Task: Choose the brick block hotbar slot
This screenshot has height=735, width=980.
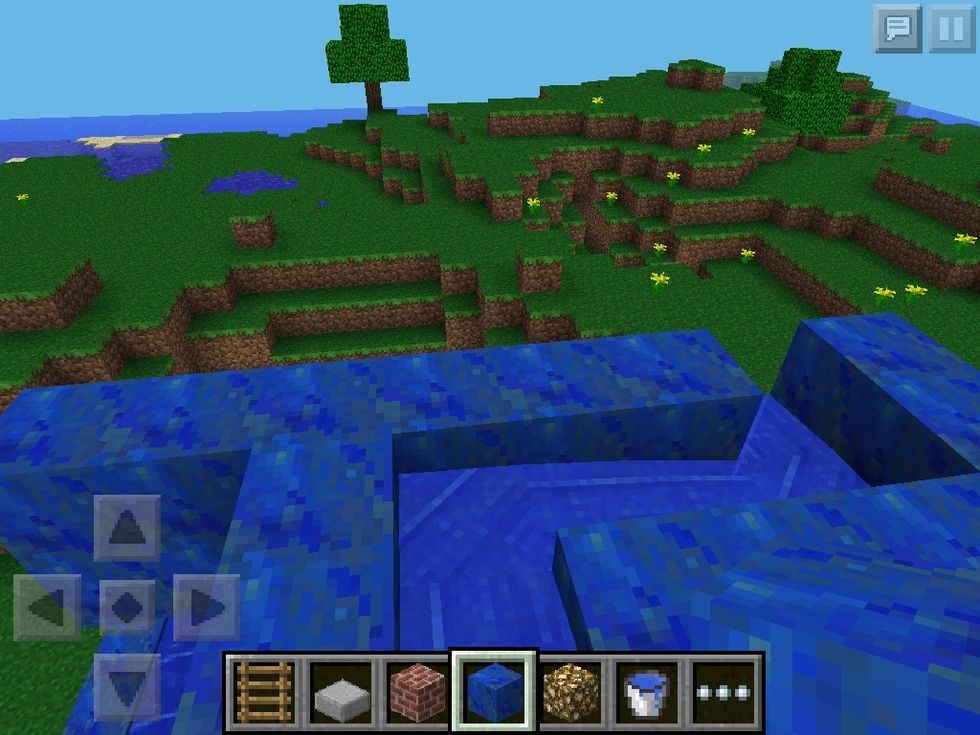Action: 417,691
